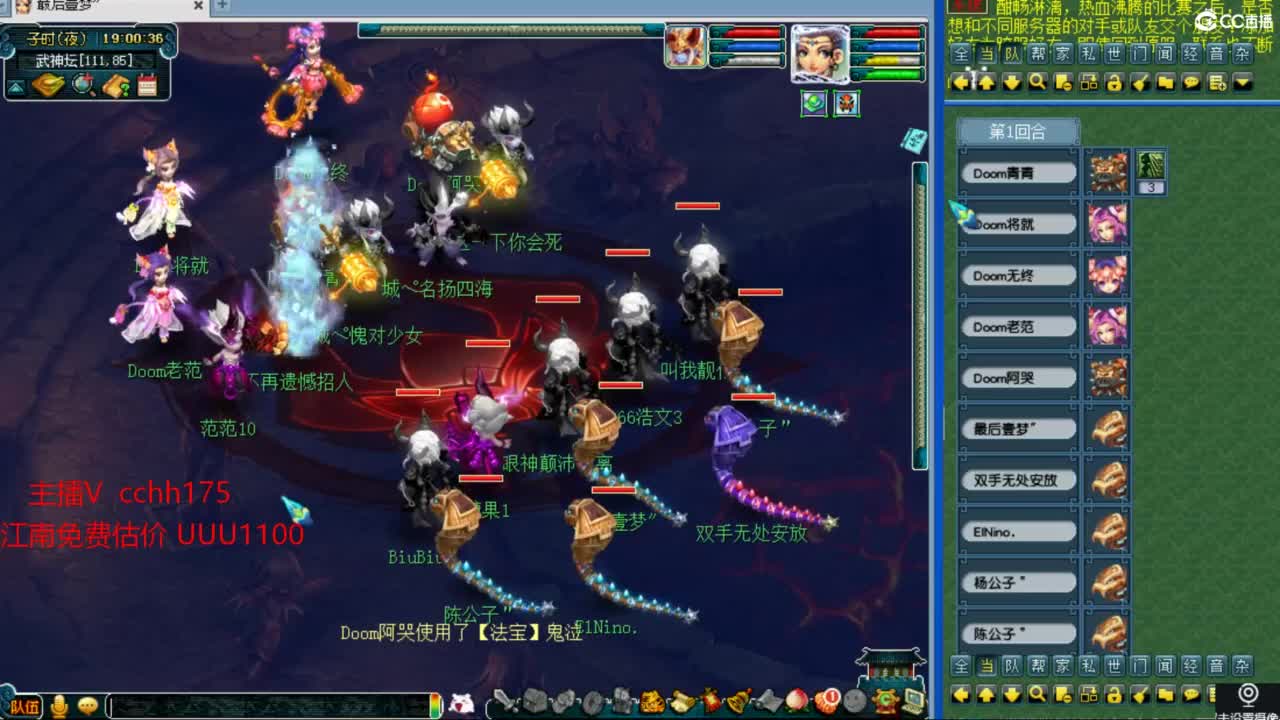Toggle the chat lock icon in the chat toolbar

point(1113,81)
